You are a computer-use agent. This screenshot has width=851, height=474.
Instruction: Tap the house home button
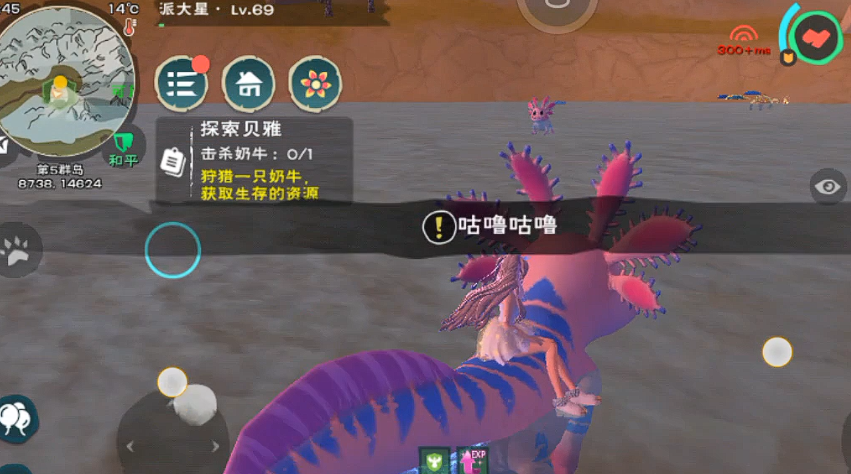248,84
